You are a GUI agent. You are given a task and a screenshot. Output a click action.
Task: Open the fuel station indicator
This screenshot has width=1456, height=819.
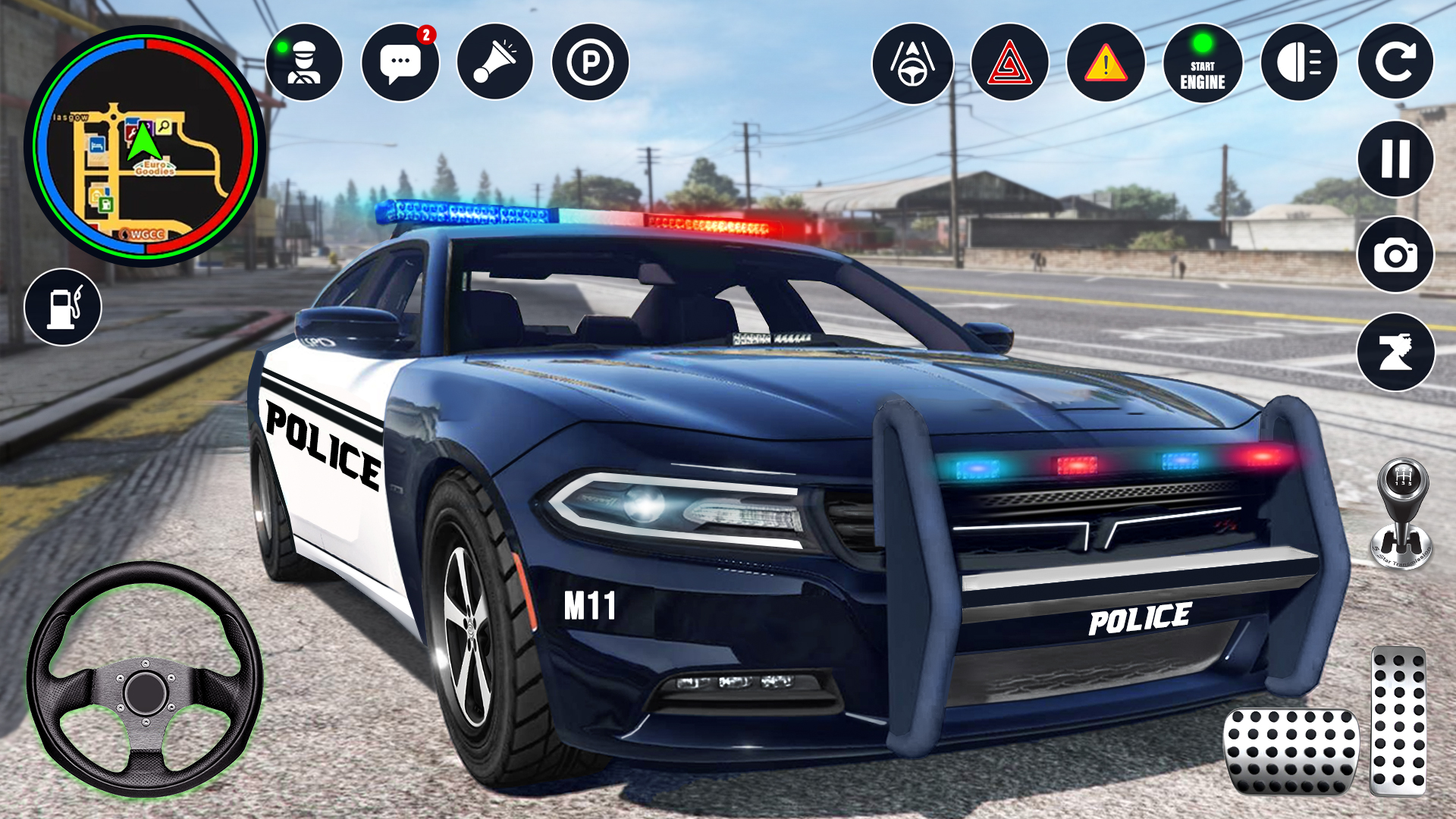[64, 306]
